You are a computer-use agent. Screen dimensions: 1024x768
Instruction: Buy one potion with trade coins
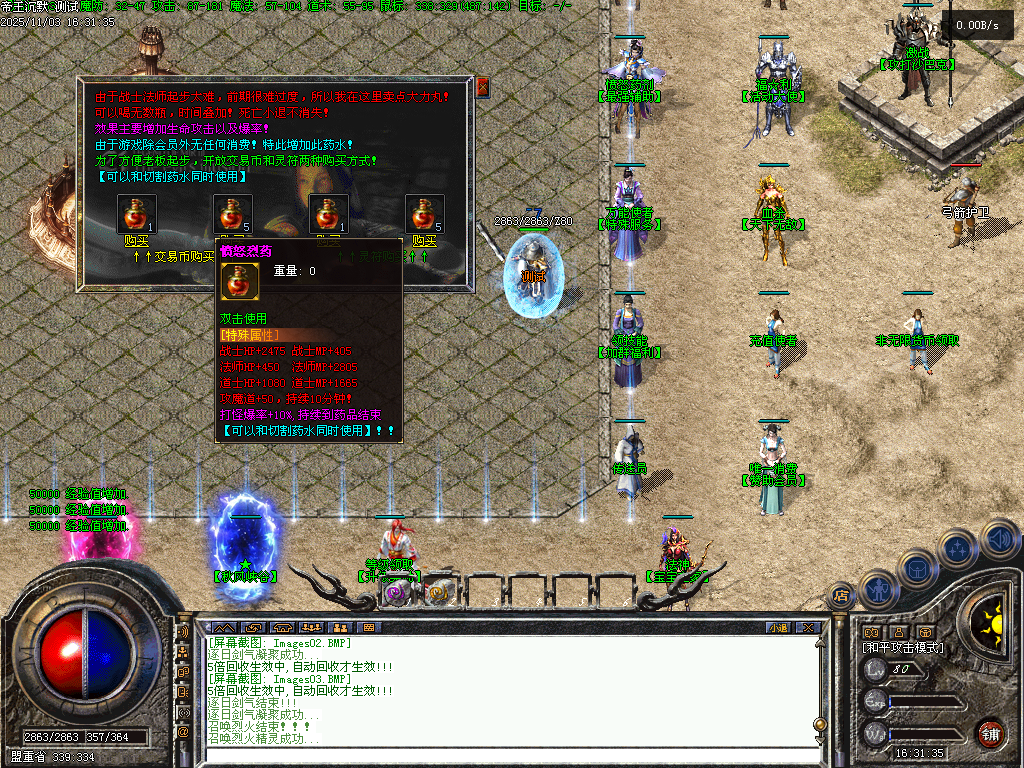[136, 240]
